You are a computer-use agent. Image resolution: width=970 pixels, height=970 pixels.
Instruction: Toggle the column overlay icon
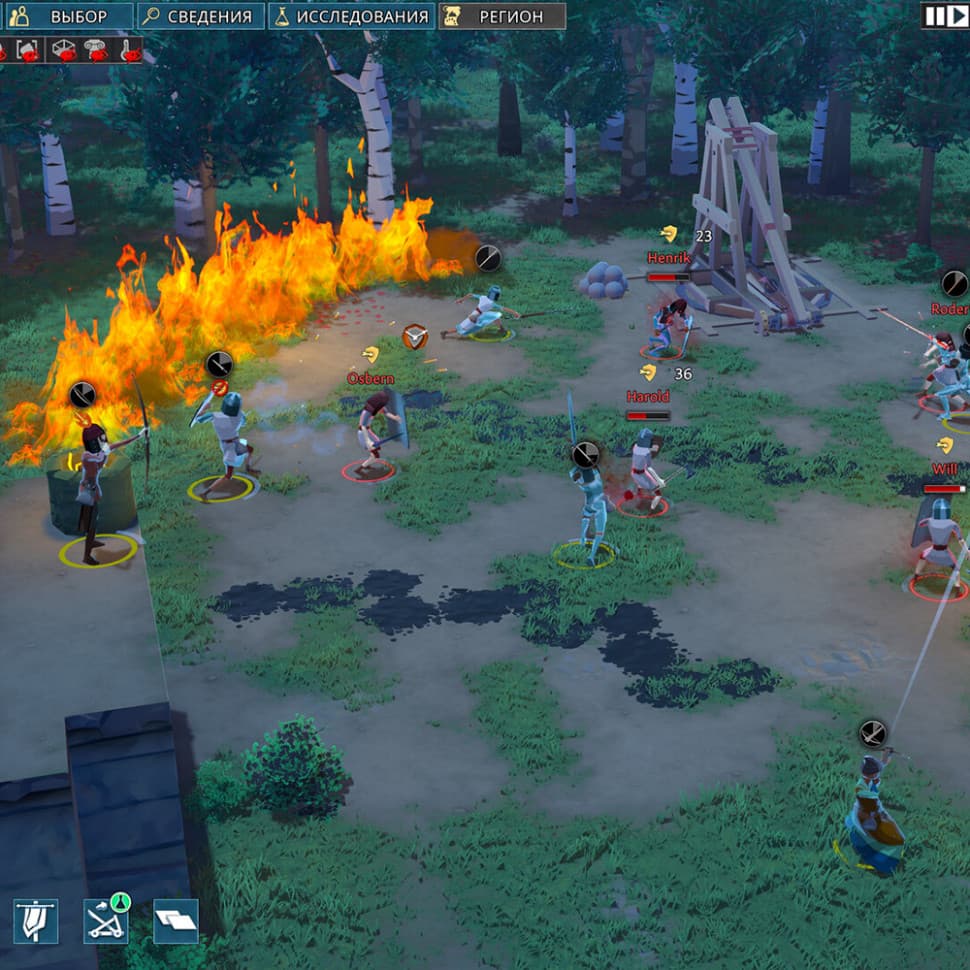coord(95,51)
